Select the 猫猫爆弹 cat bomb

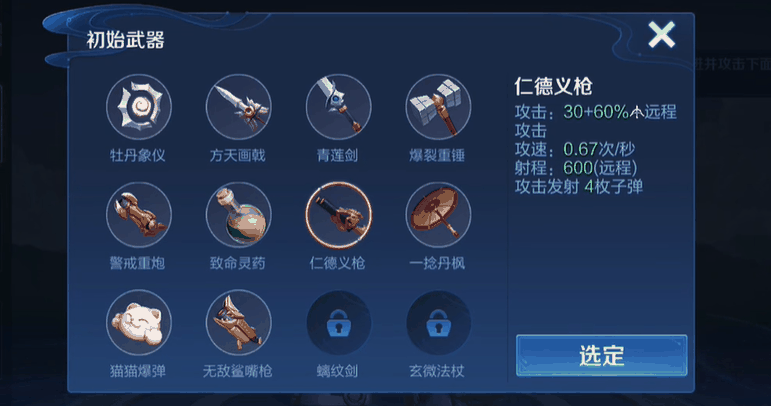[139, 323]
